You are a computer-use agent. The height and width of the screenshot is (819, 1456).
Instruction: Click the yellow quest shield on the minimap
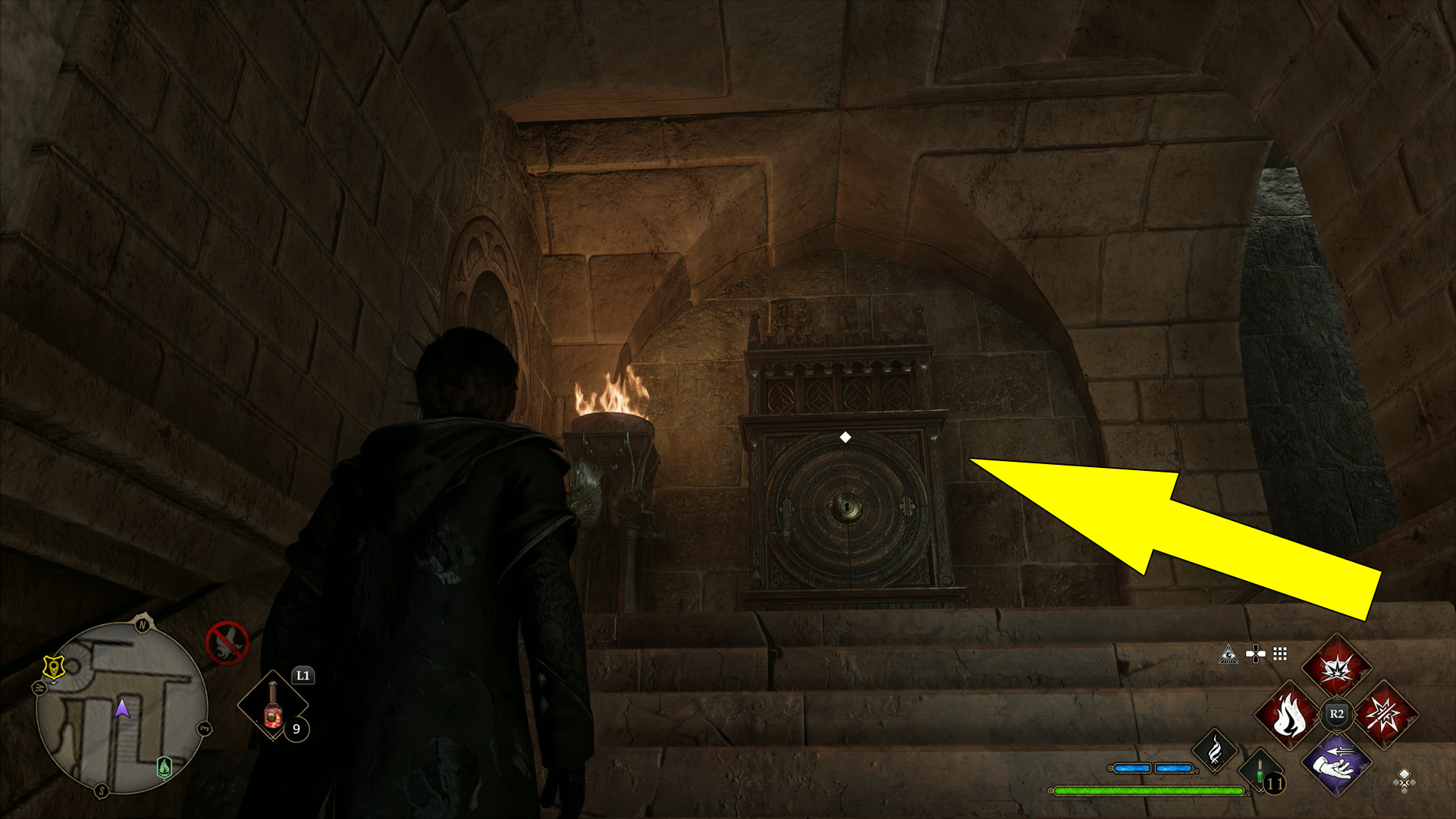pyautogui.click(x=54, y=667)
